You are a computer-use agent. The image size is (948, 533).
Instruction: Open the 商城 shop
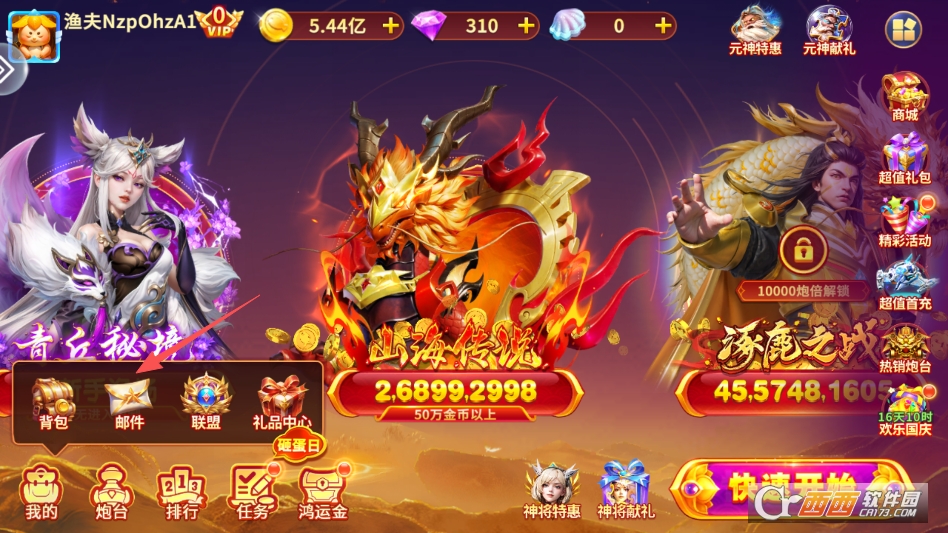[904, 96]
